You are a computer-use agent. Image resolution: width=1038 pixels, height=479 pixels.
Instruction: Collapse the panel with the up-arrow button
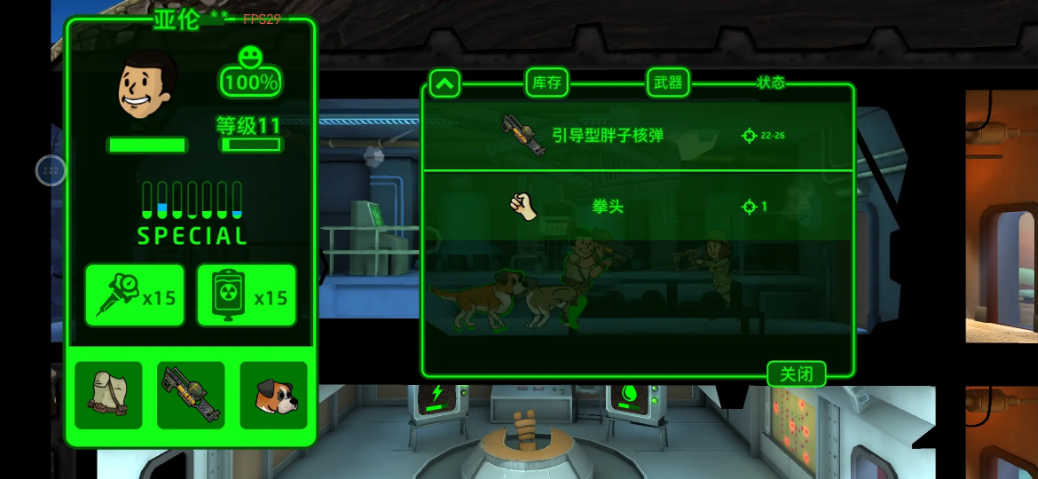pos(444,83)
